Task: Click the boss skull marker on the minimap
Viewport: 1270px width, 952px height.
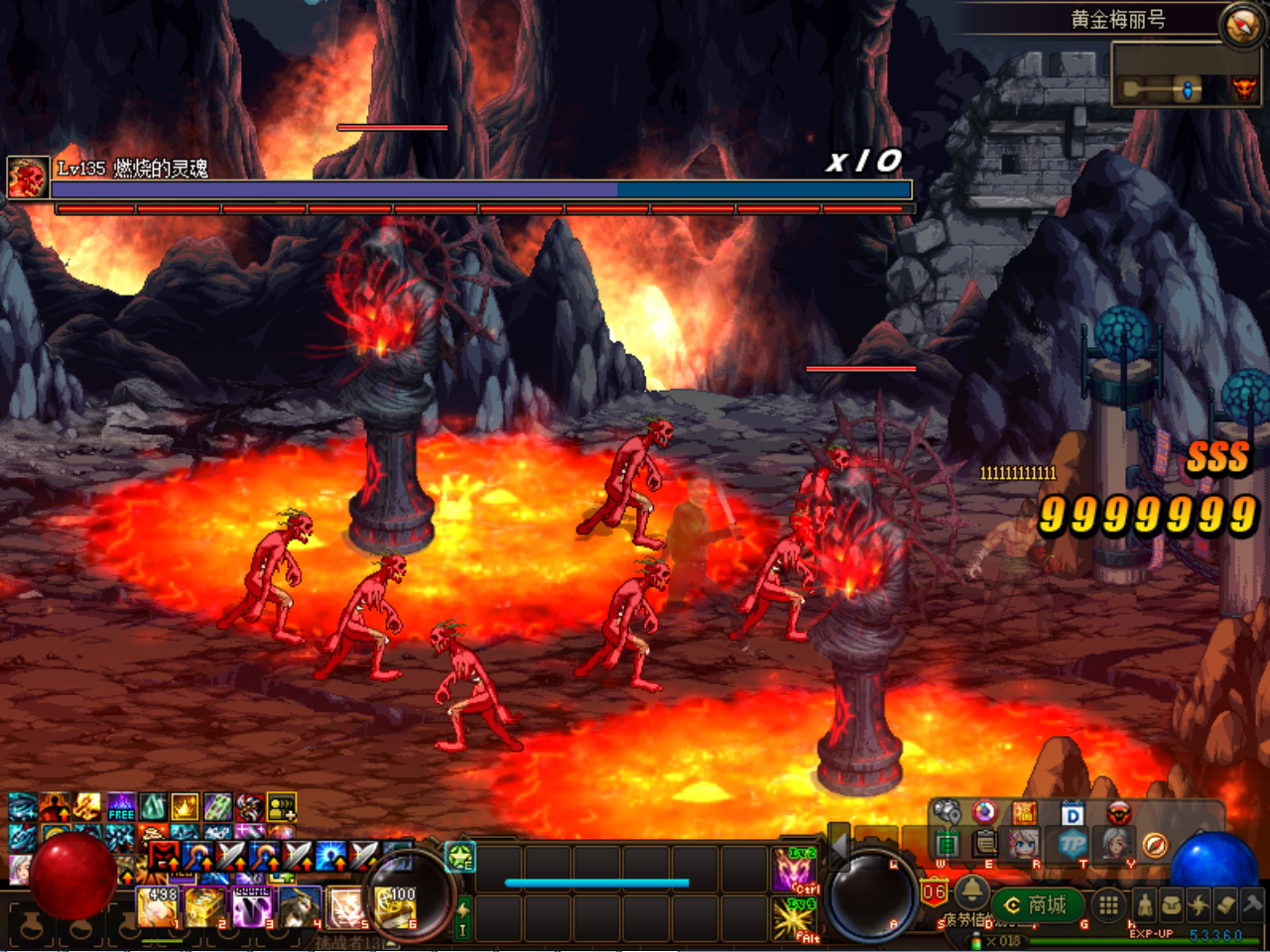Action: (1244, 89)
